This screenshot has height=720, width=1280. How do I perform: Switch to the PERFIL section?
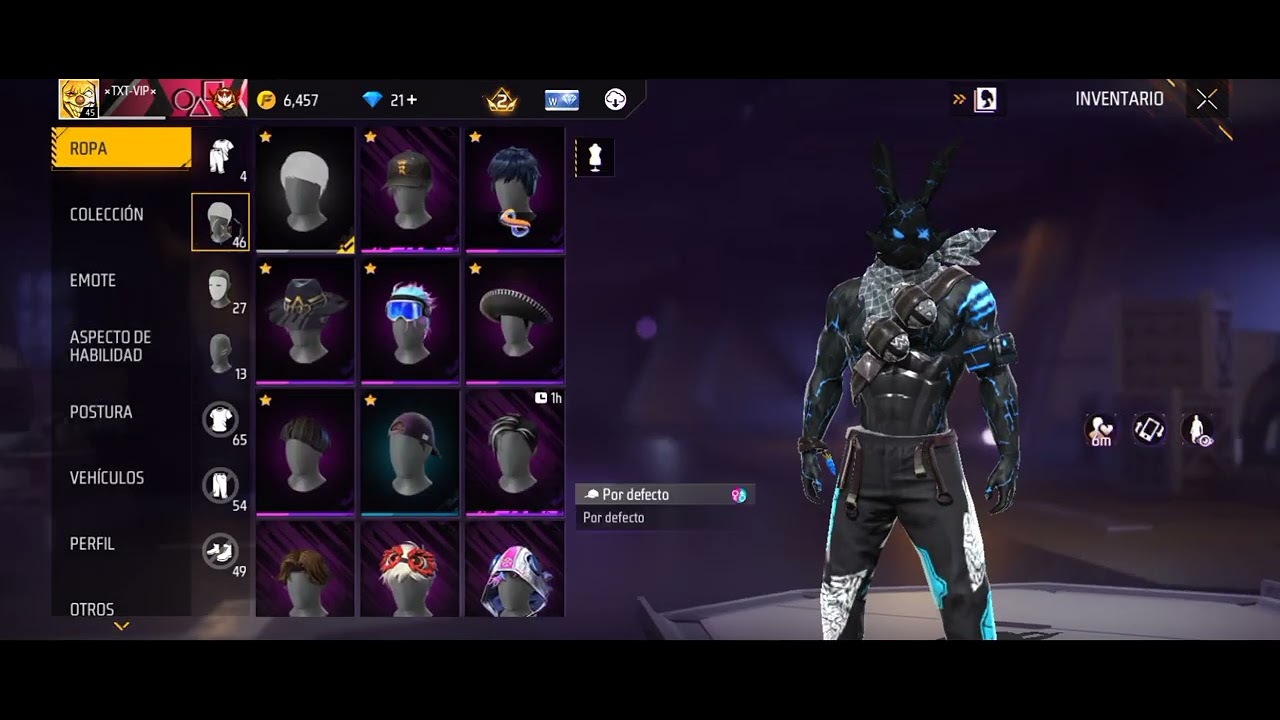[x=92, y=544]
